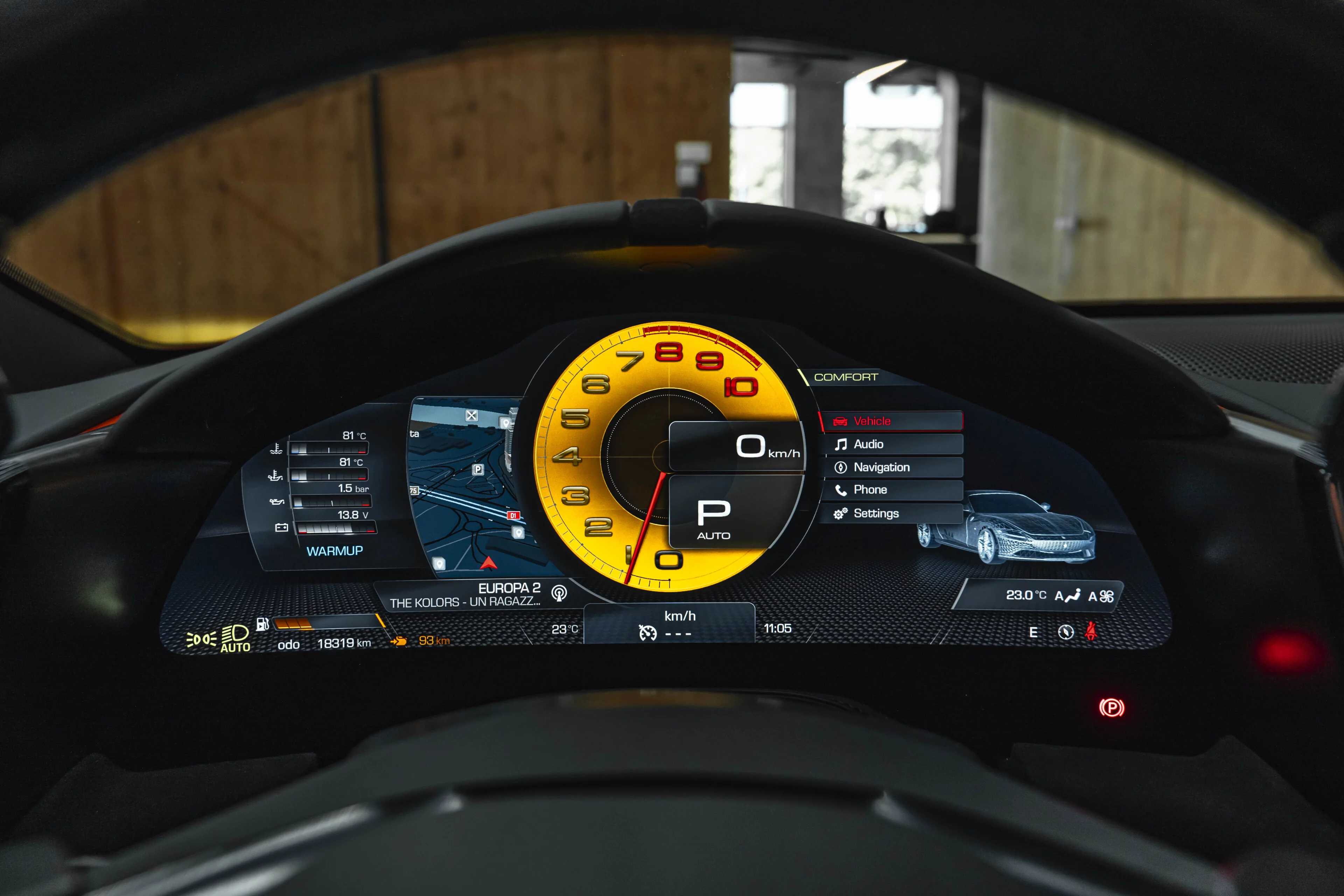Viewport: 1344px width, 896px height.
Task: Open the Audio menu
Action: click(891, 444)
